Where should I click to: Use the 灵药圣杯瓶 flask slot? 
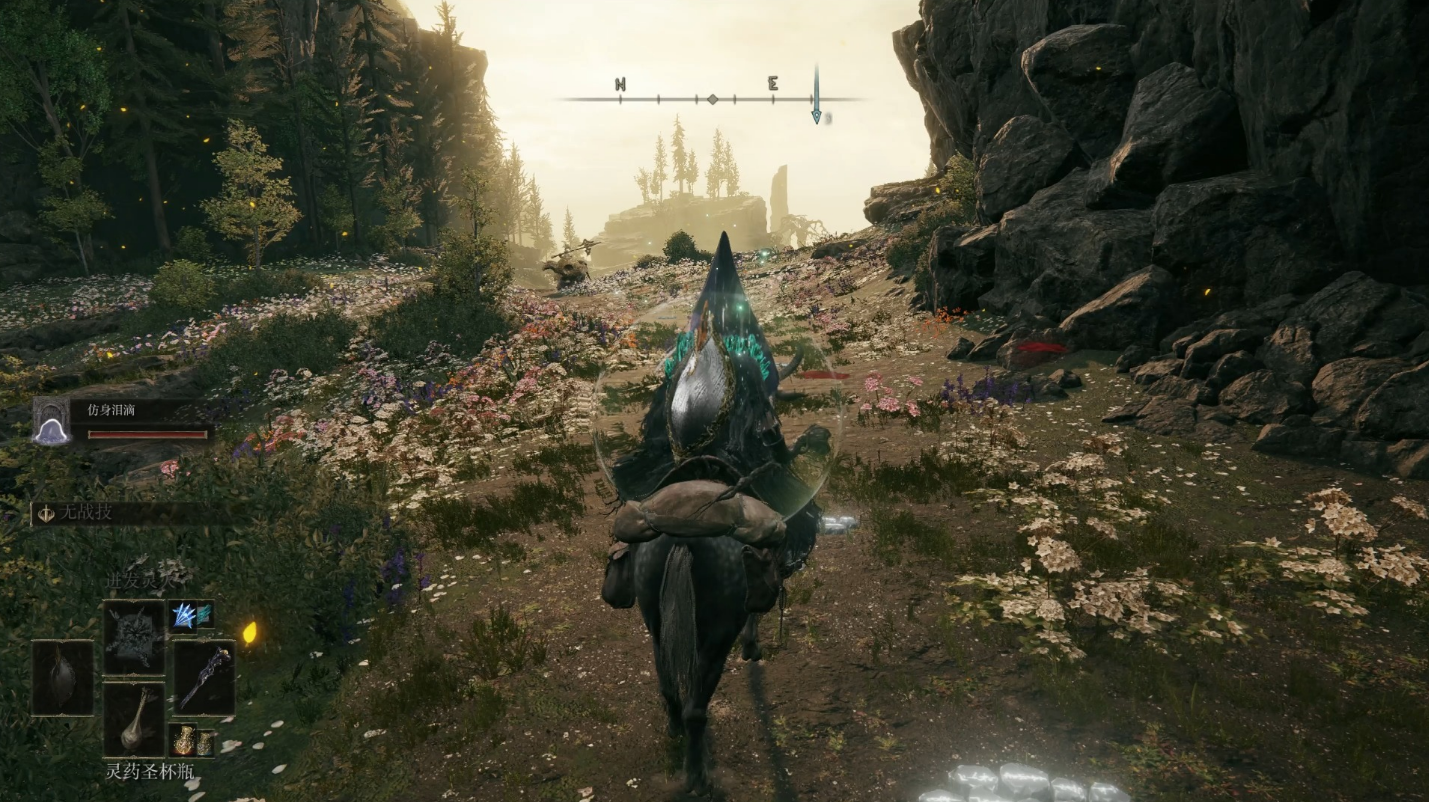point(134,718)
